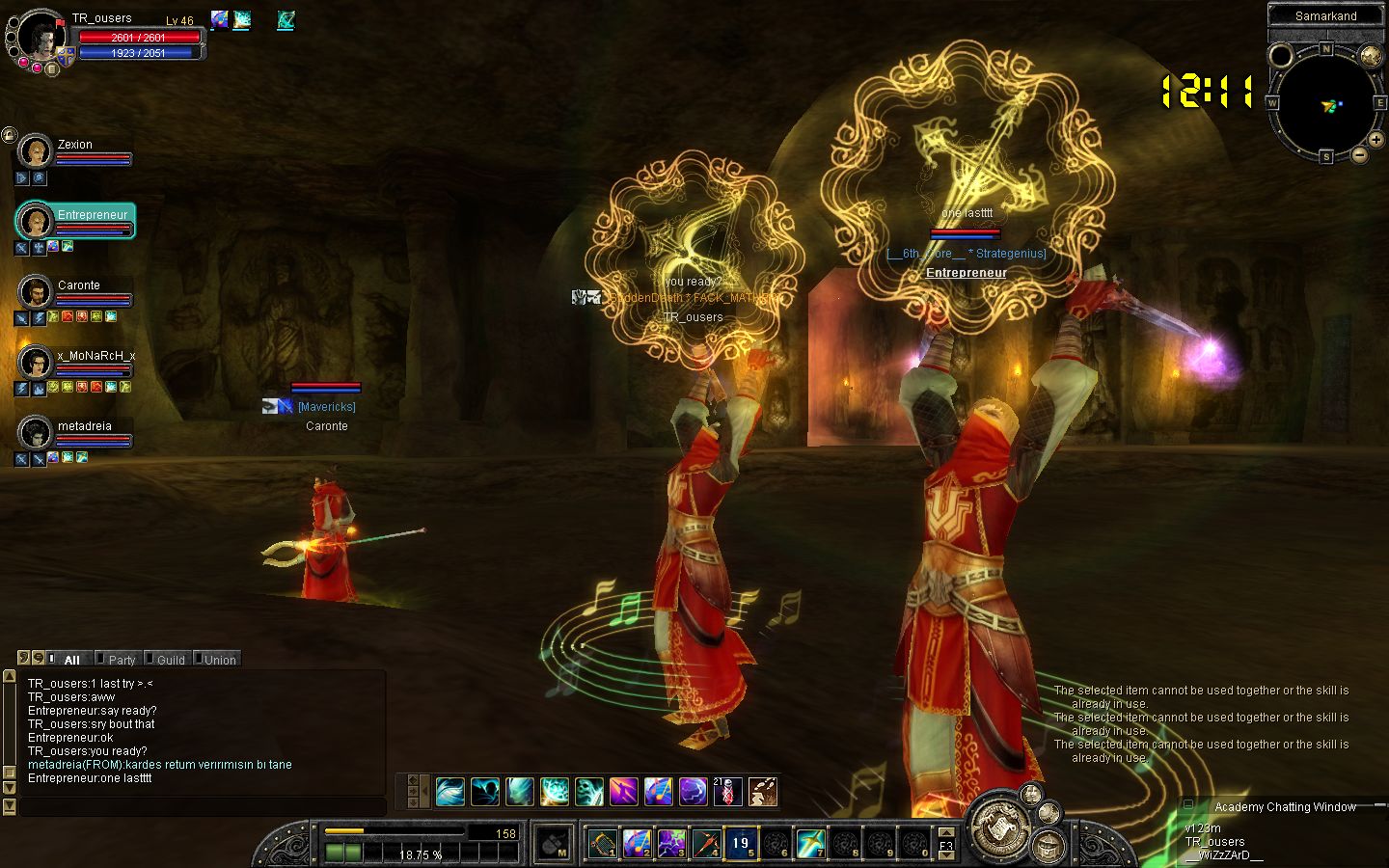Open the Guild chat tab
The image size is (1389, 868).
coord(170,660)
